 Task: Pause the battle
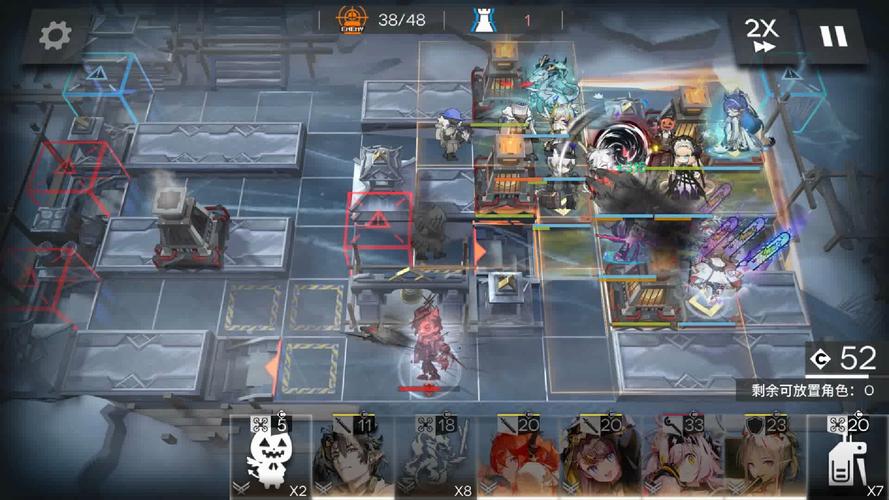833,37
